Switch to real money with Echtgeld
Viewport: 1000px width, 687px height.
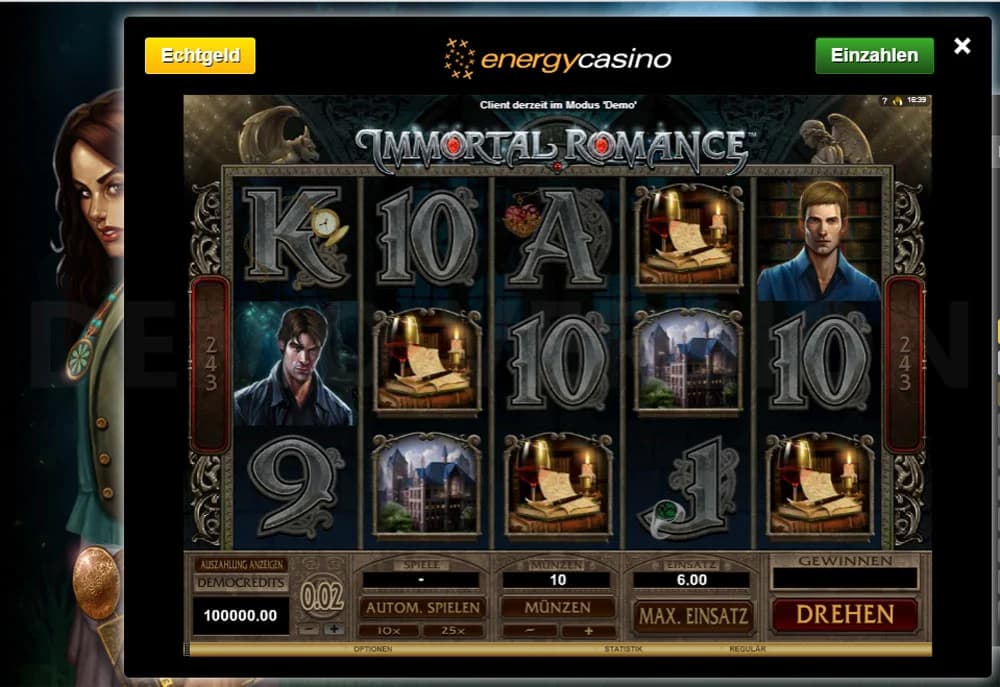pyautogui.click(x=200, y=56)
